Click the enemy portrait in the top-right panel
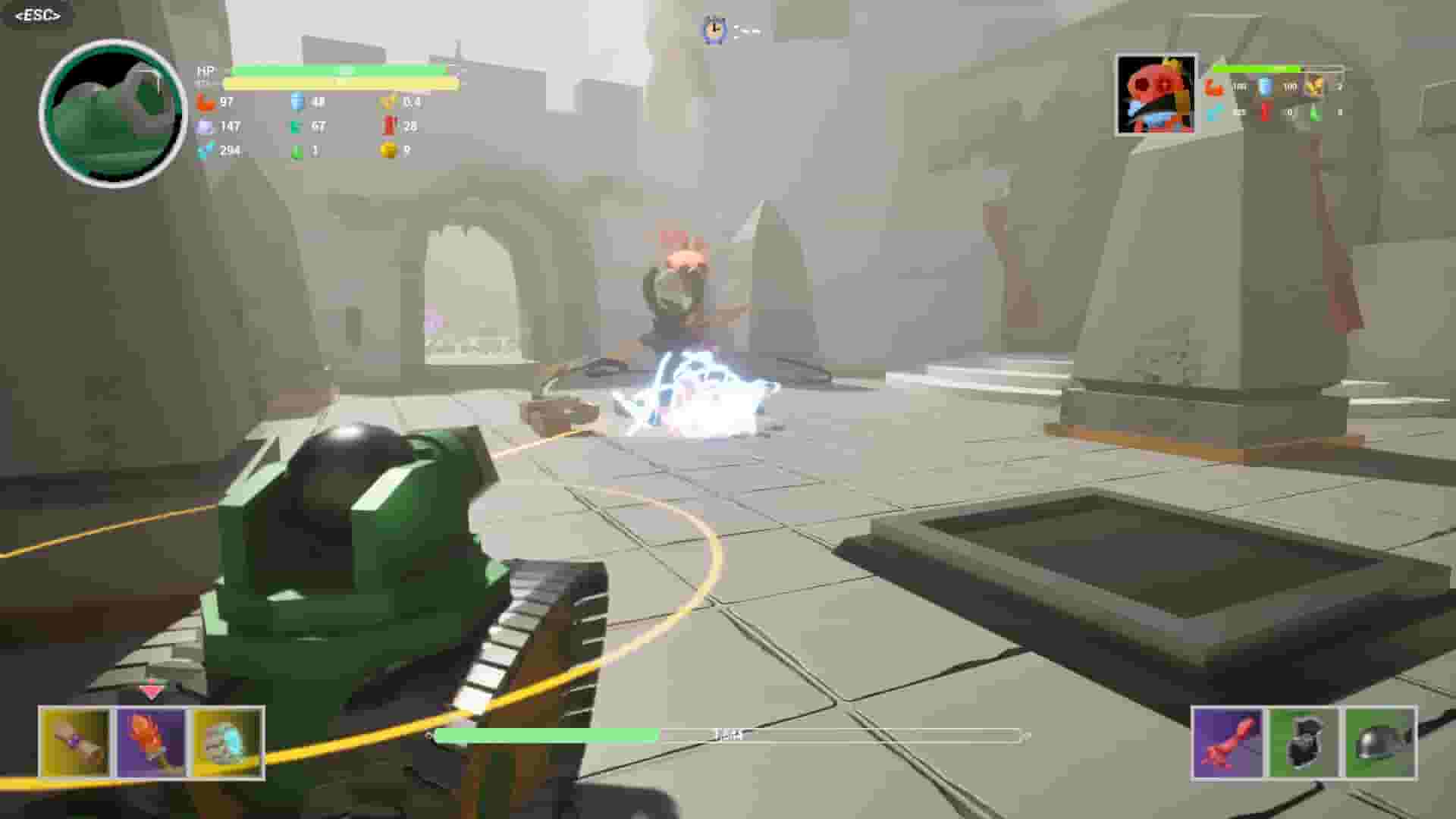This screenshot has height=819, width=1456. click(1156, 95)
